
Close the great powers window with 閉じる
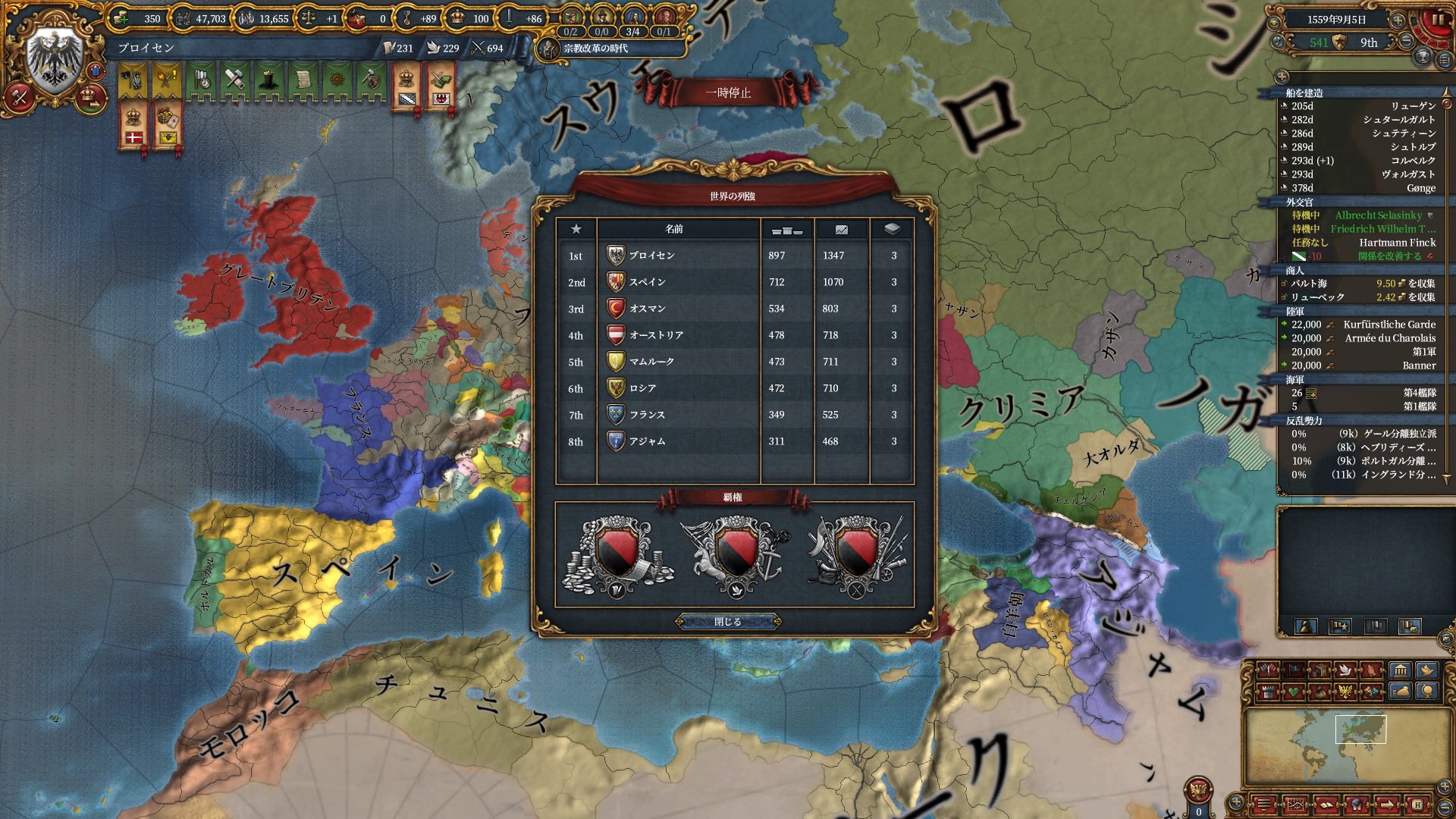pos(728,622)
